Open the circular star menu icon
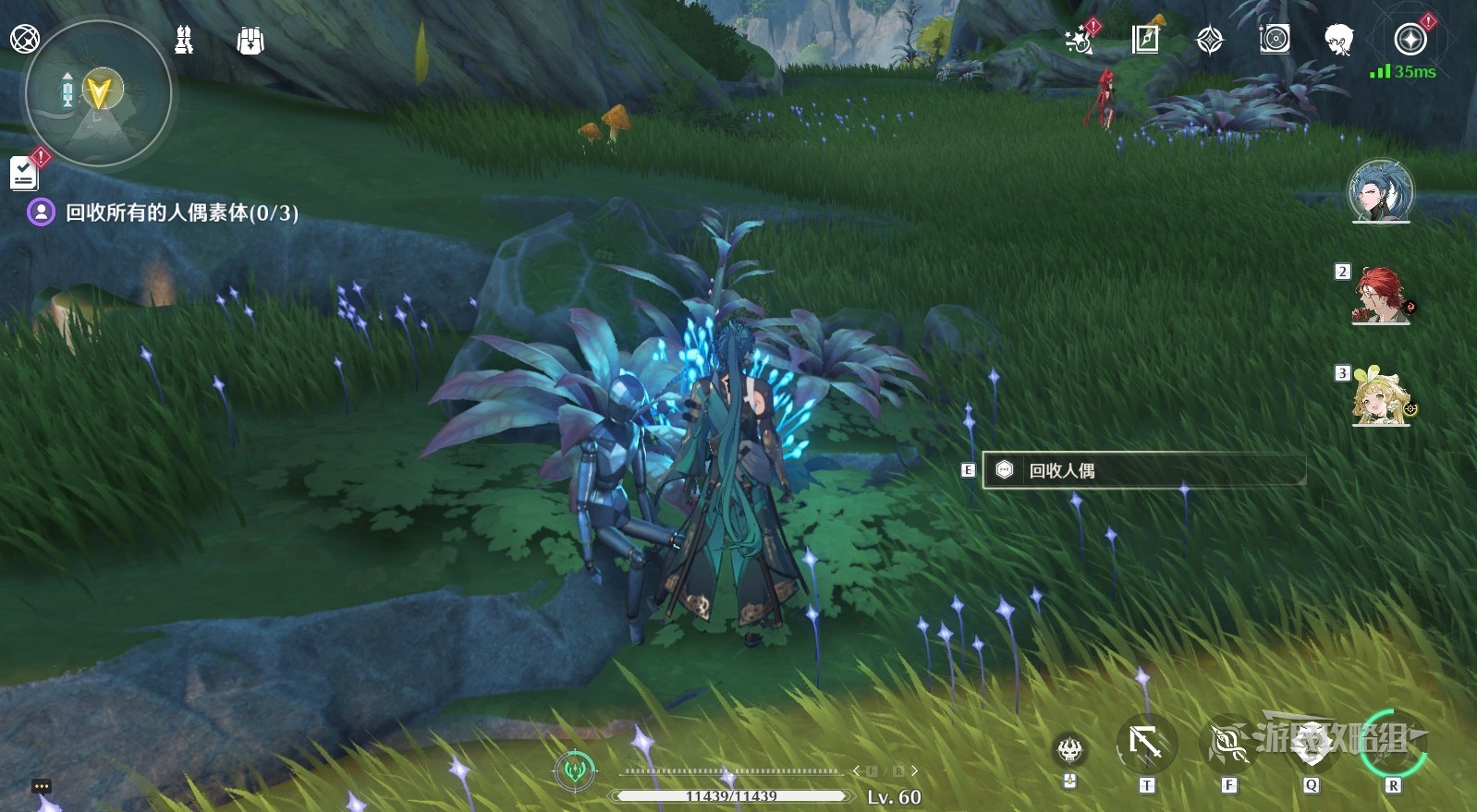 [1410, 40]
